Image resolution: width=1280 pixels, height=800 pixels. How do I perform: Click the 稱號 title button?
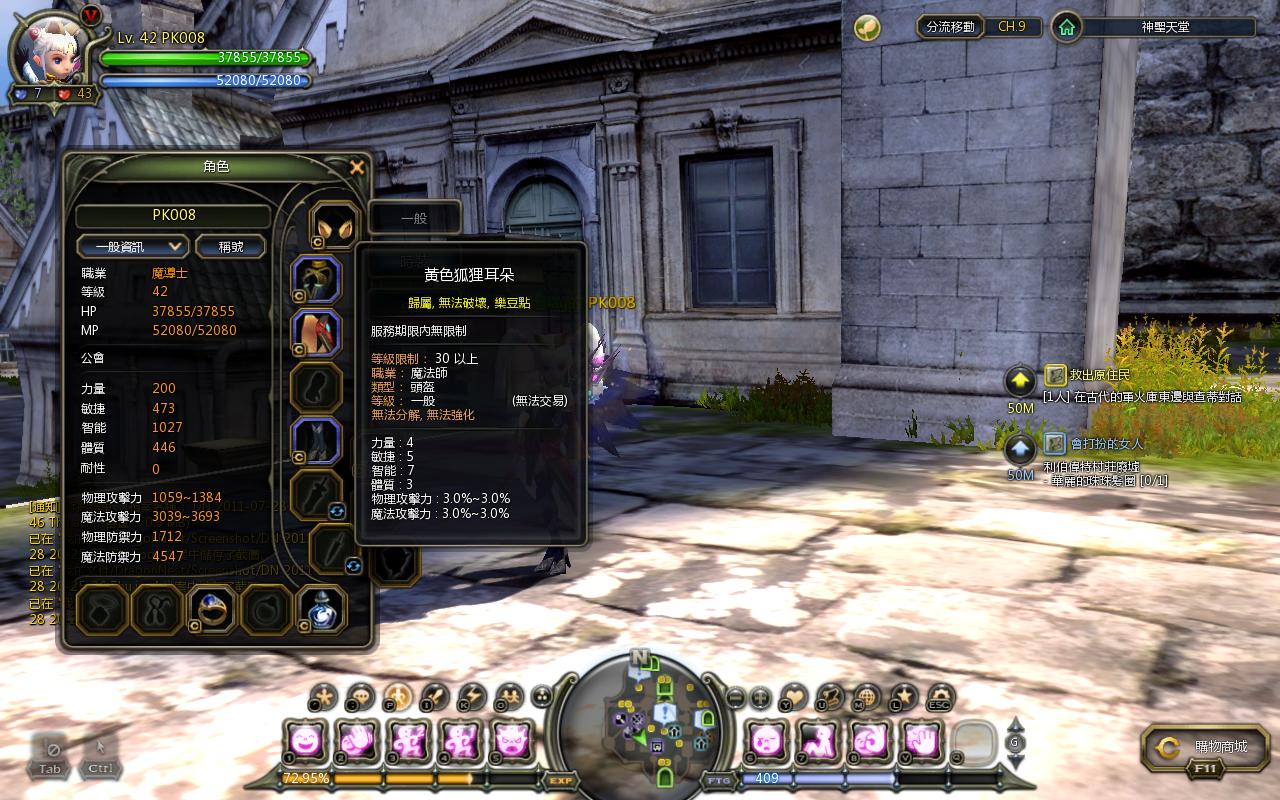coord(230,246)
